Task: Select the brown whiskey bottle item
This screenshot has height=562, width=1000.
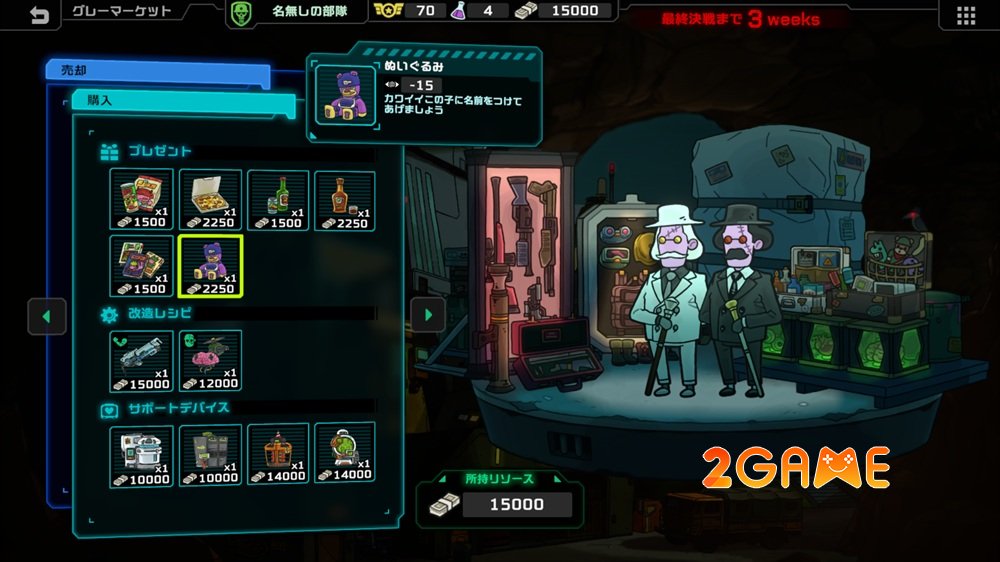Action: click(x=345, y=200)
